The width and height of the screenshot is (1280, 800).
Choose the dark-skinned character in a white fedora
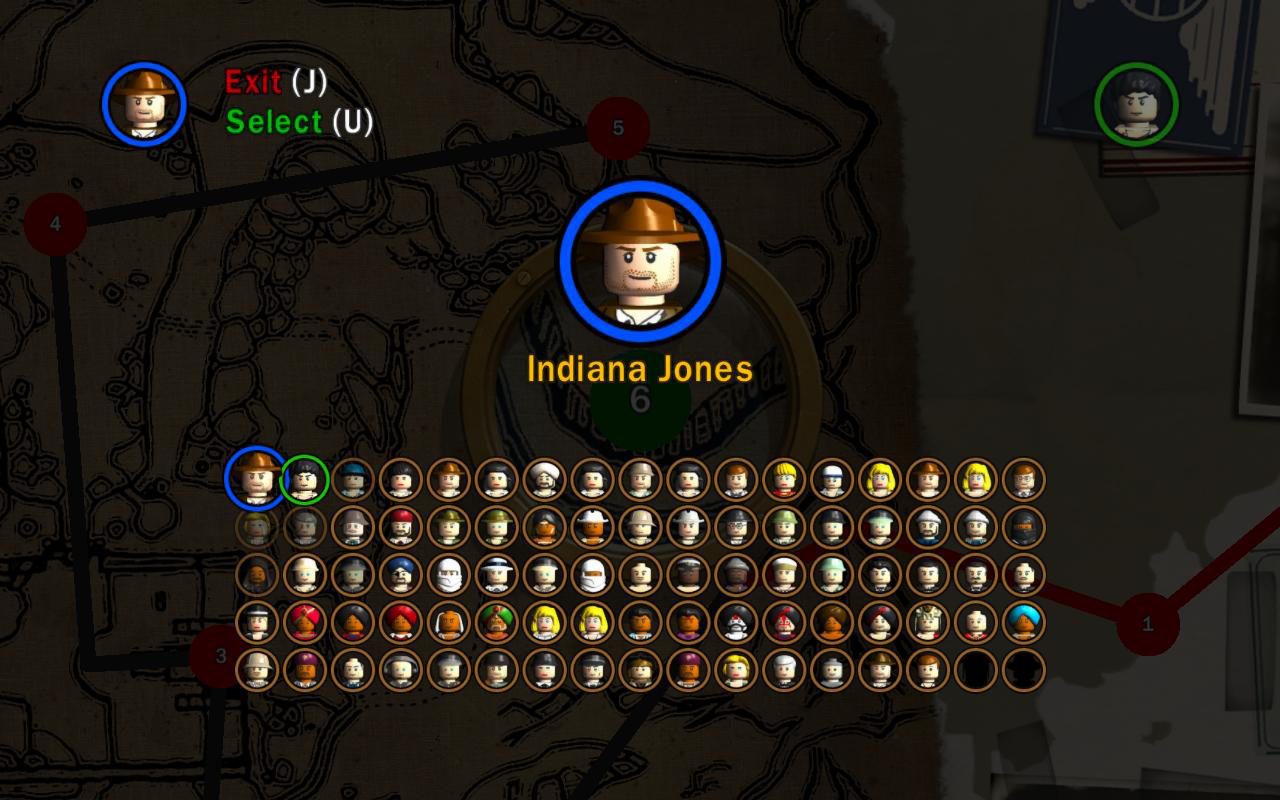pos(592,527)
